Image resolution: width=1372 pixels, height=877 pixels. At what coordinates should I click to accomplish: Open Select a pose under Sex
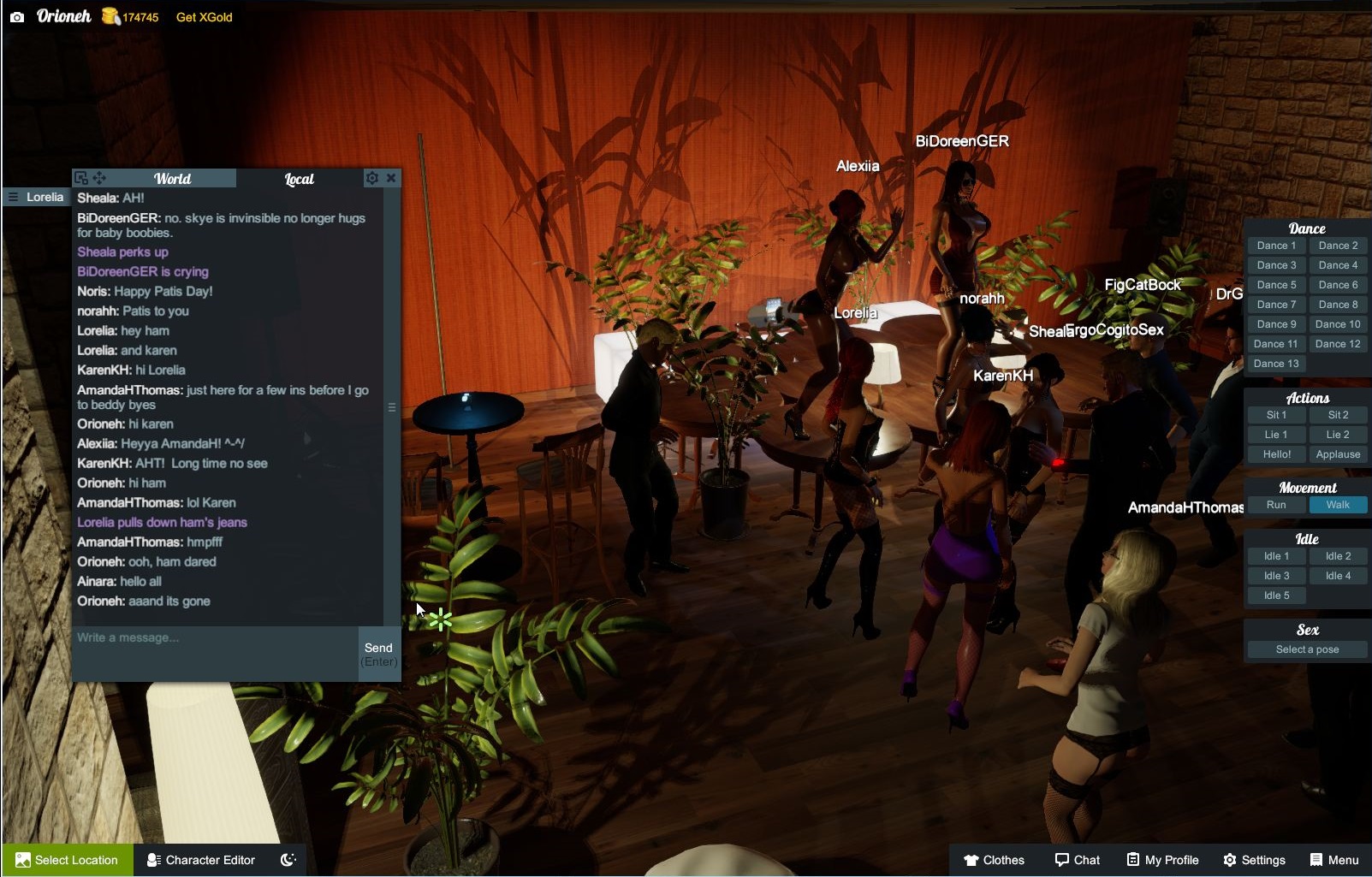tap(1307, 649)
